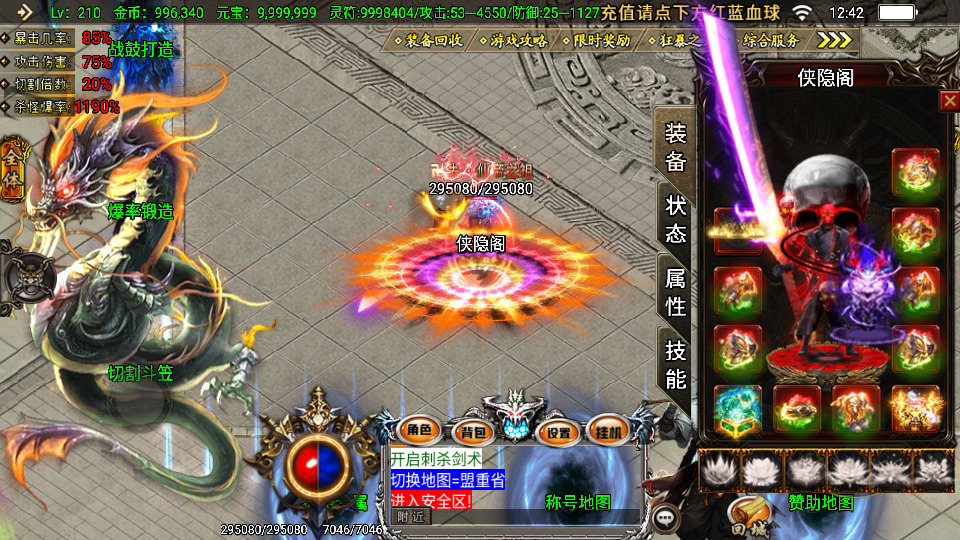Open the 角色 character button

tap(418, 431)
